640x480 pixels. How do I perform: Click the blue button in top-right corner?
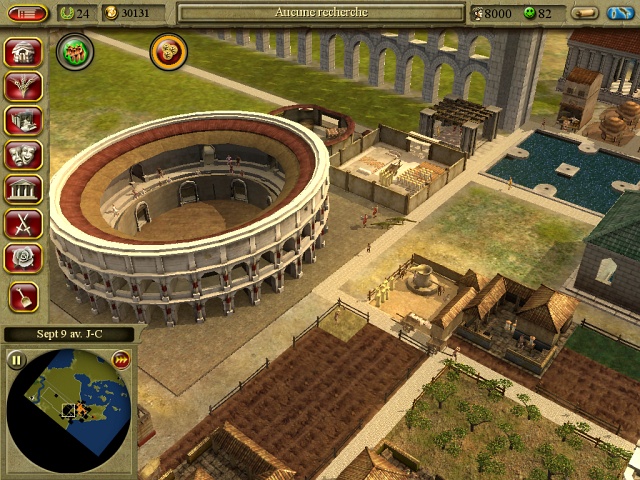[619, 13]
